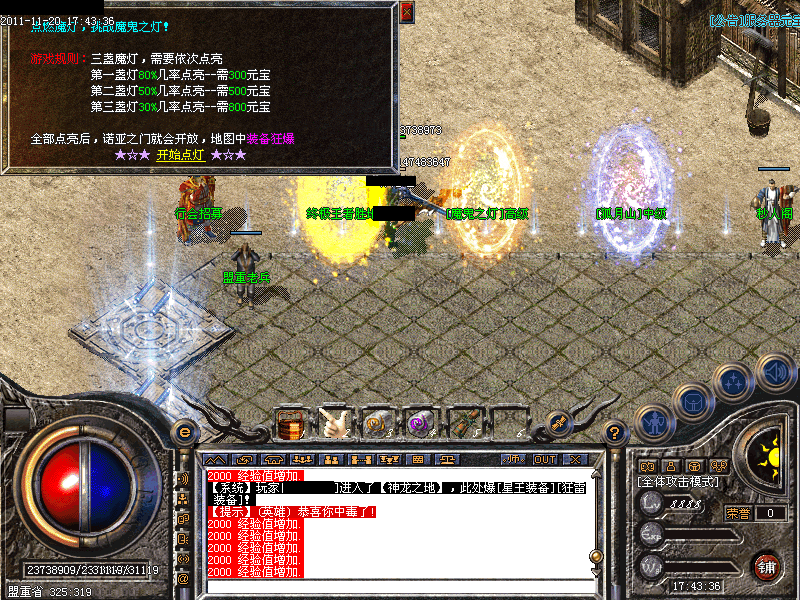Use the green bundle belt item
This screenshot has height=600, width=800.
tap(463, 423)
